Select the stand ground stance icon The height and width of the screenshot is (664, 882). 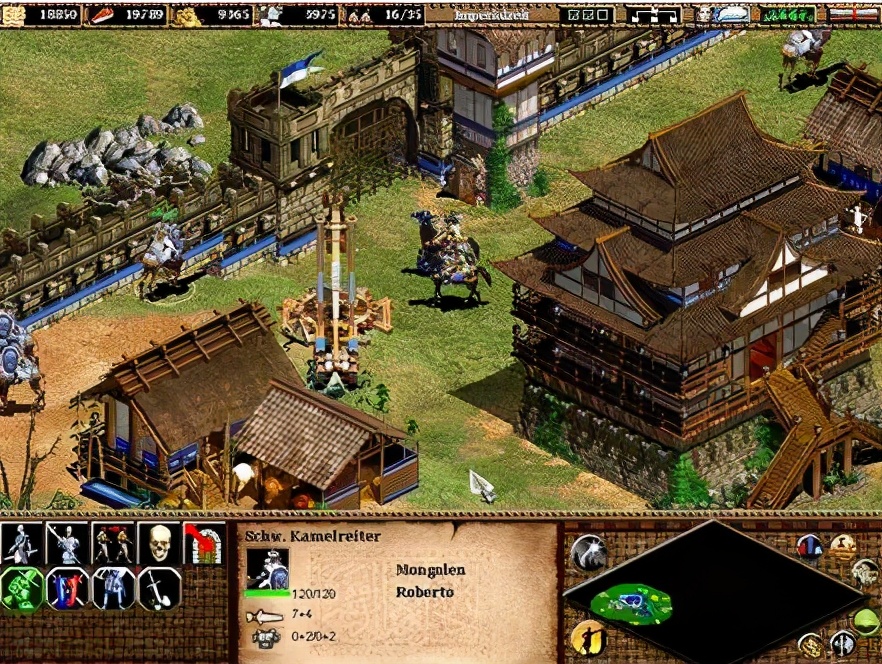113,589
